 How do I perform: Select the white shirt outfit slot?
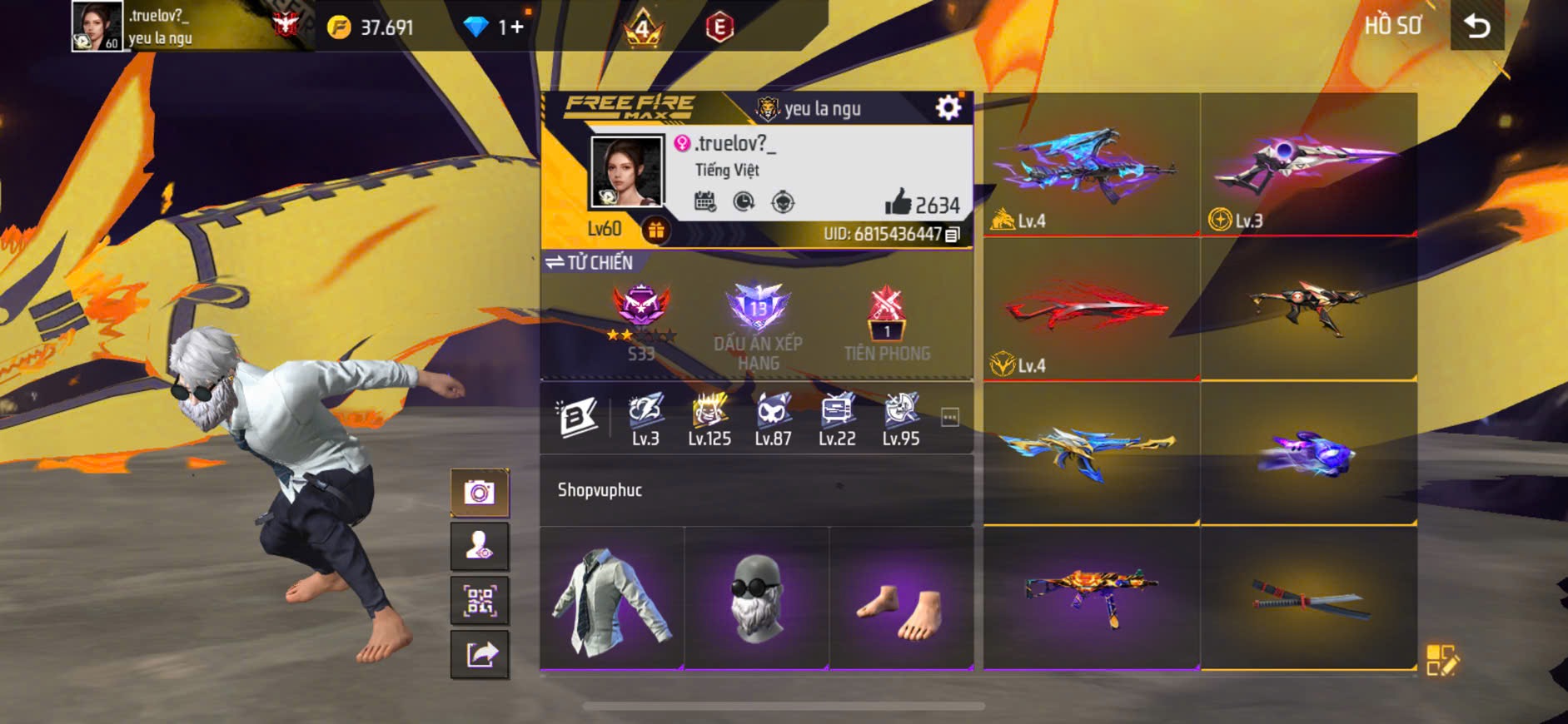[611, 598]
